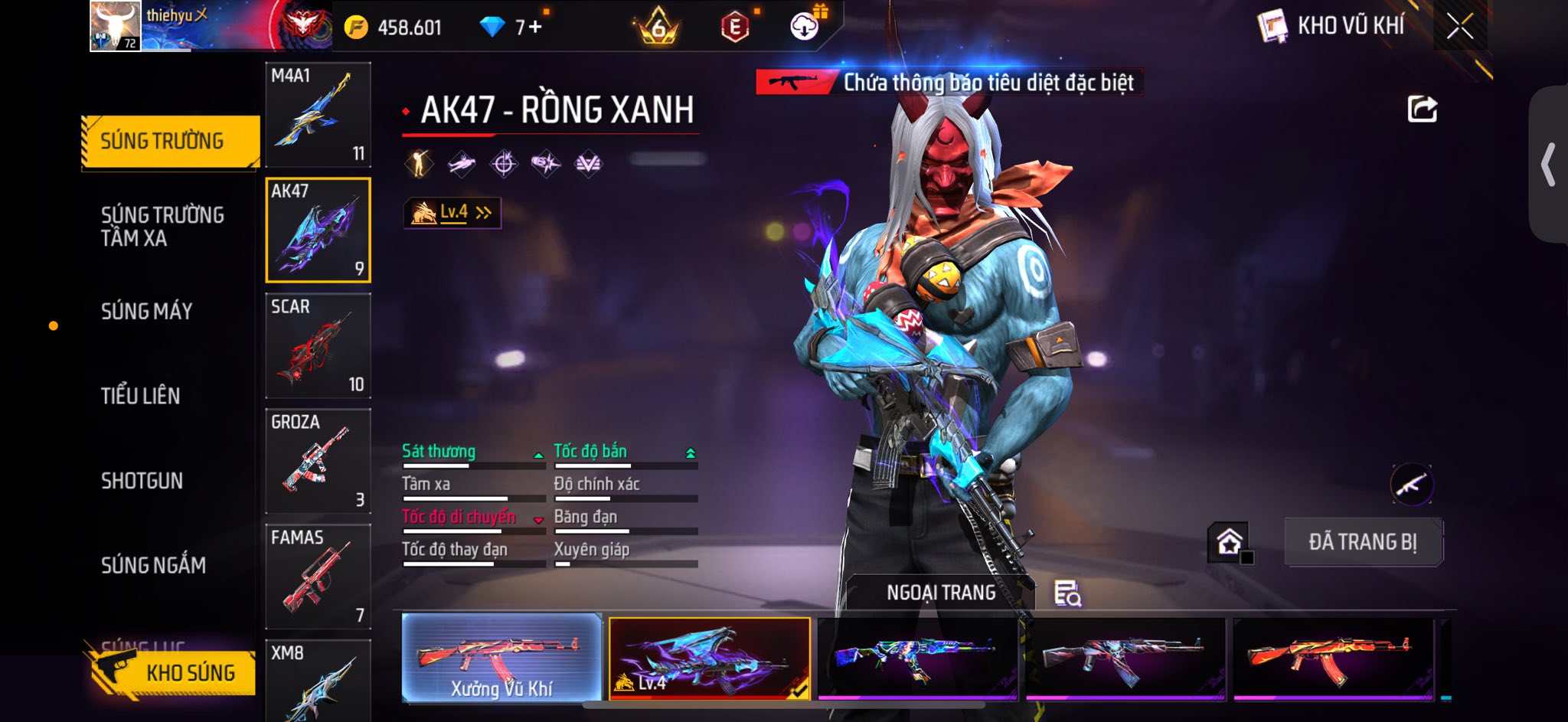
Task: Add diamonds with the plus button
Action: pyautogui.click(x=534, y=28)
